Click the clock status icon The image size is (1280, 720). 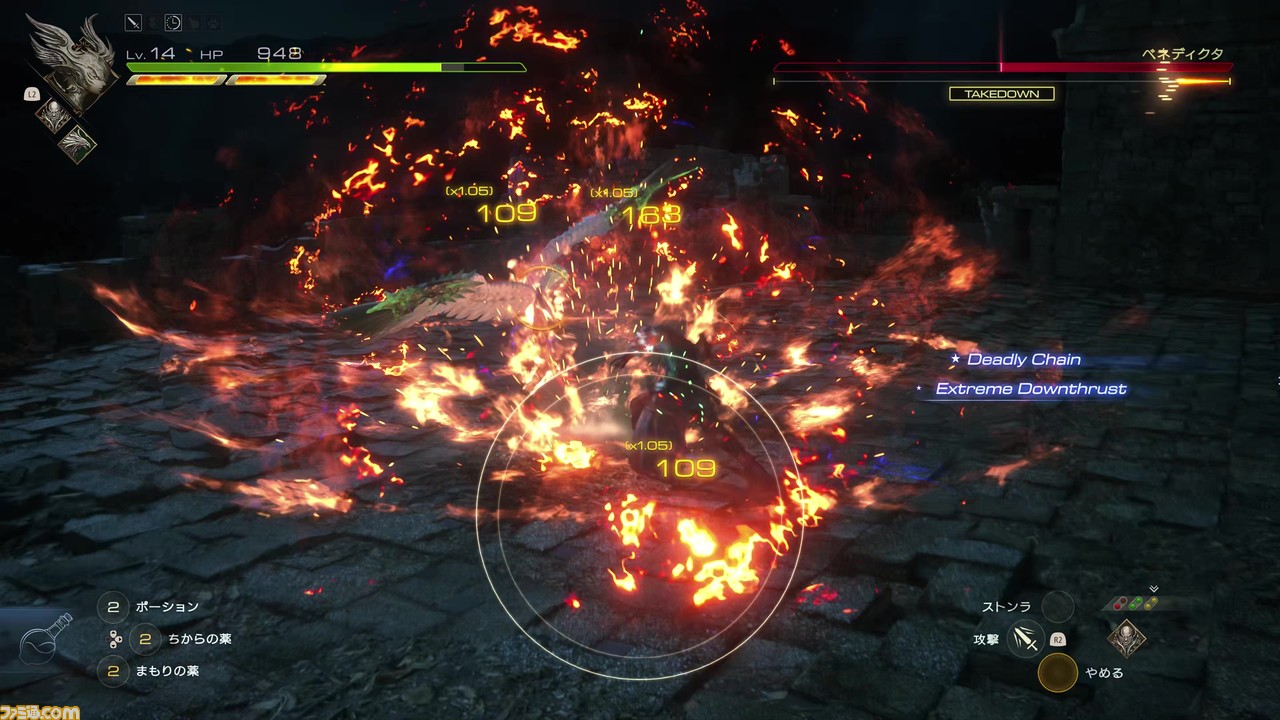point(172,22)
